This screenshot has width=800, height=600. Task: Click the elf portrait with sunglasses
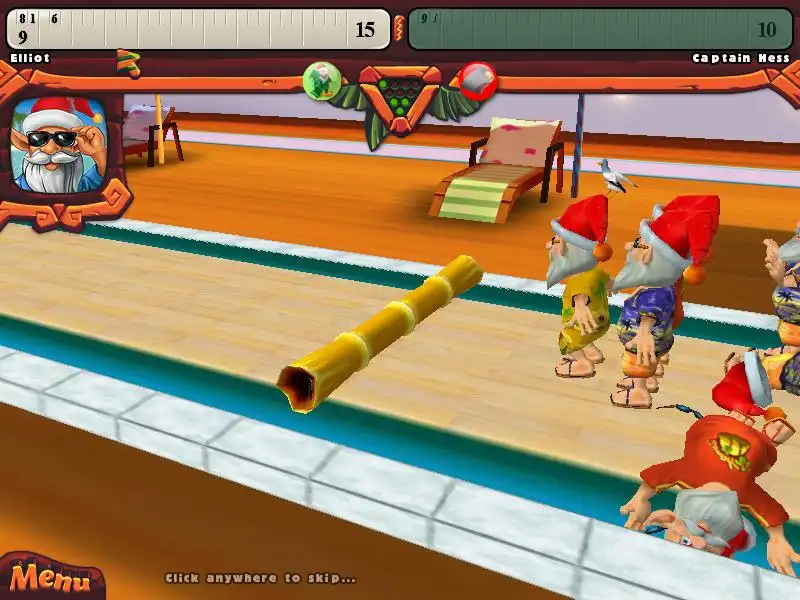click(x=56, y=144)
